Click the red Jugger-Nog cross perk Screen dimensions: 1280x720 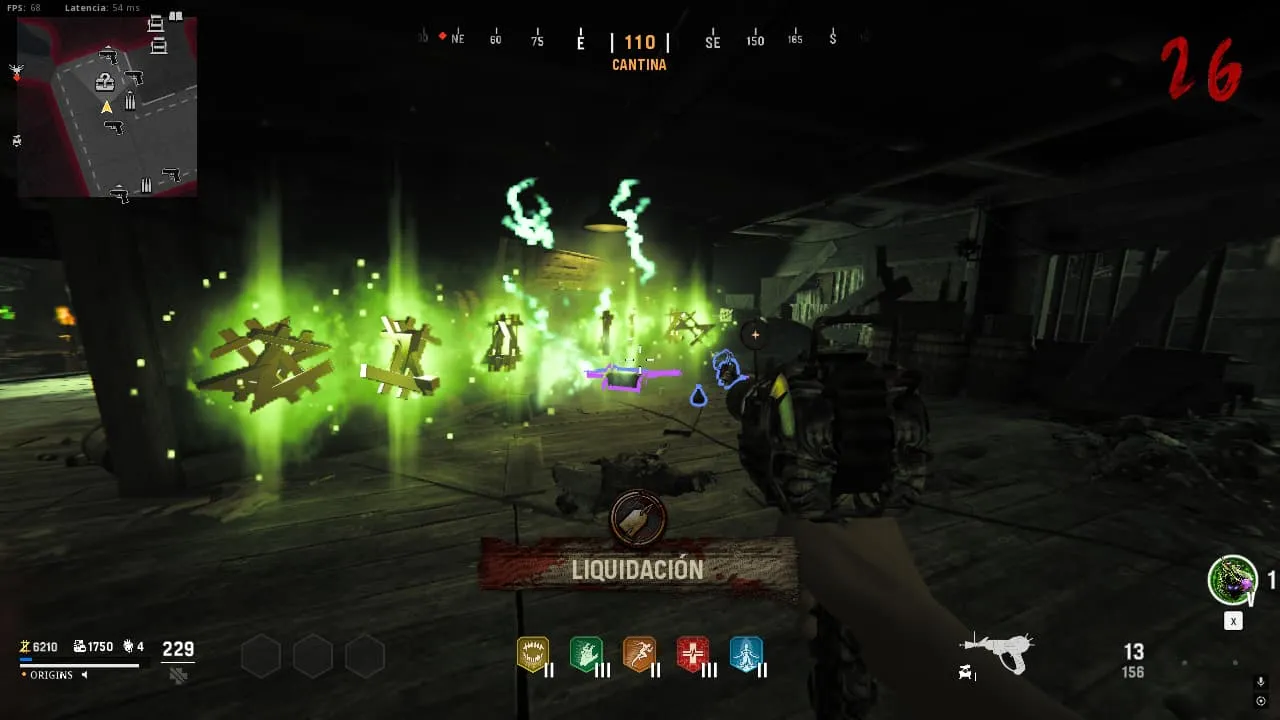click(x=693, y=654)
